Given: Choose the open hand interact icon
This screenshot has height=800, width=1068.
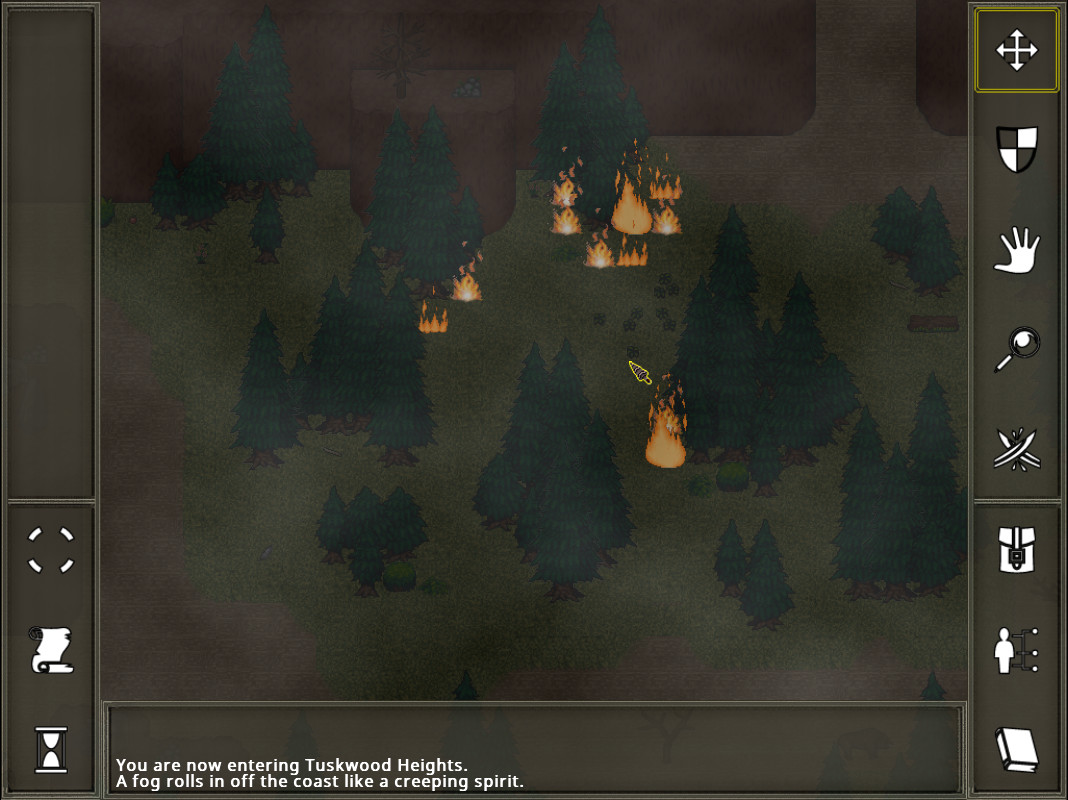Looking at the screenshot, I should click(1016, 250).
